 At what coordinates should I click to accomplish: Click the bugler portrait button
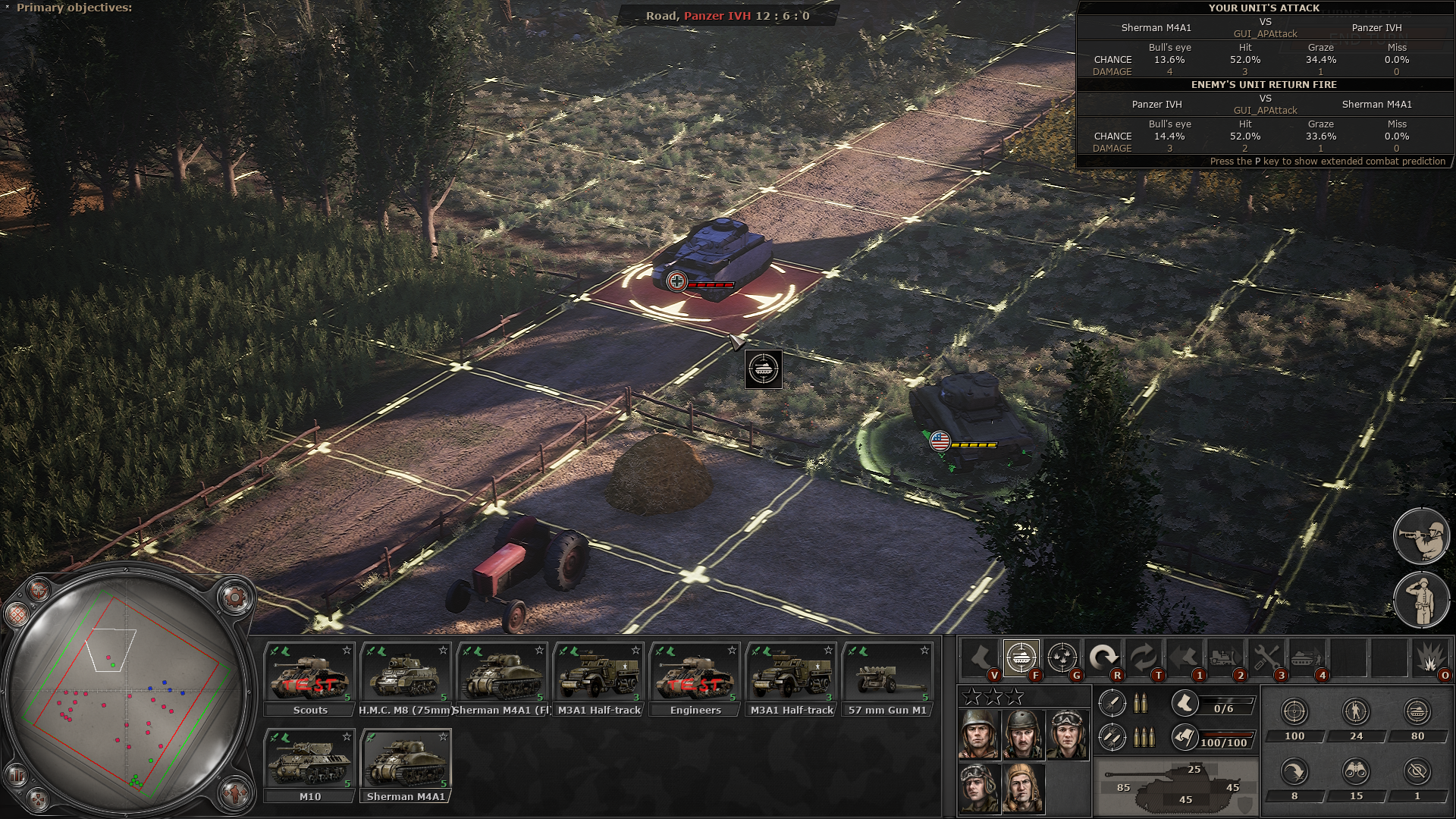1421,535
